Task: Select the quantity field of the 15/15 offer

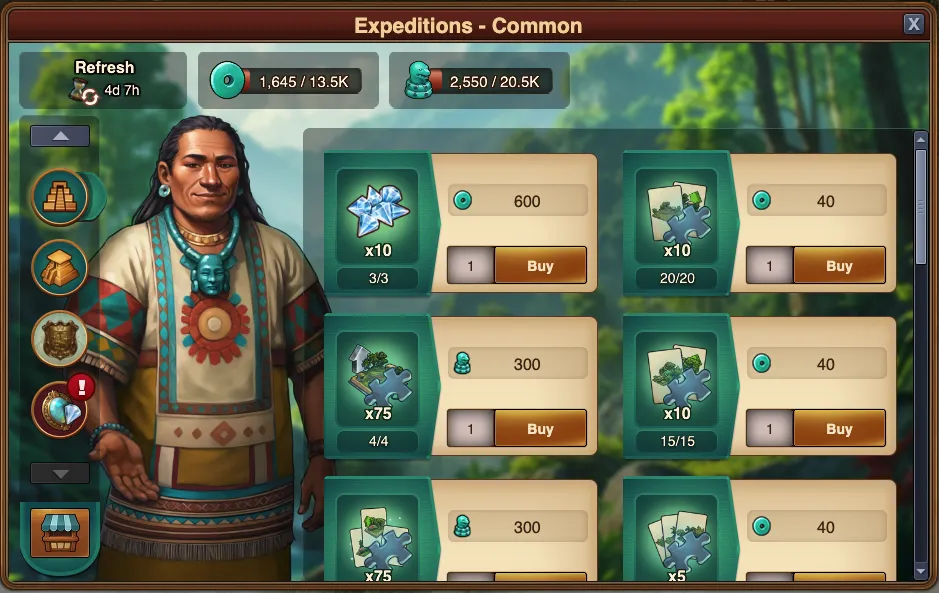Action: click(769, 430)
